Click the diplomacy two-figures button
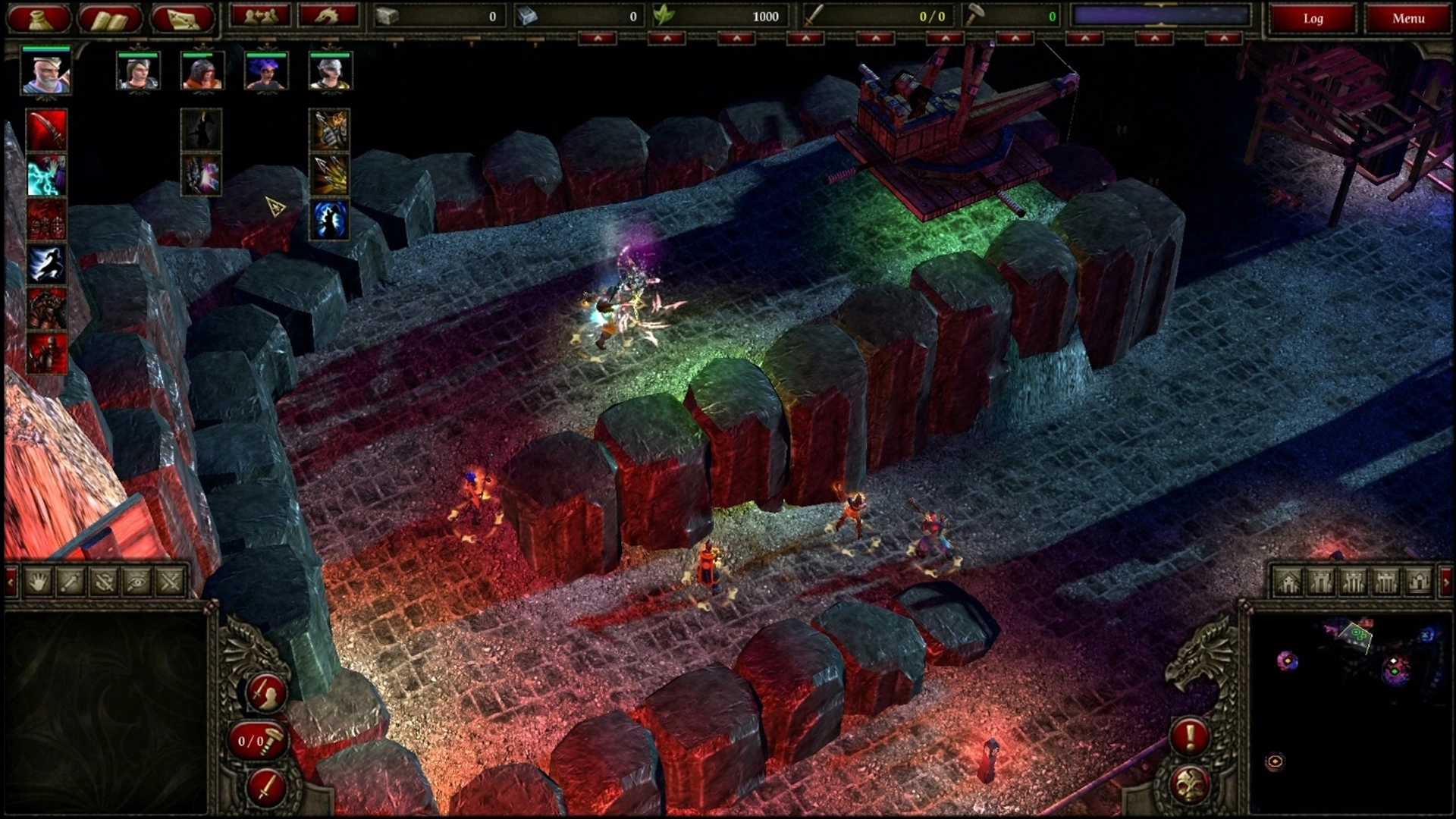This screenshot has width=1456, height=819. pos(260,16)
